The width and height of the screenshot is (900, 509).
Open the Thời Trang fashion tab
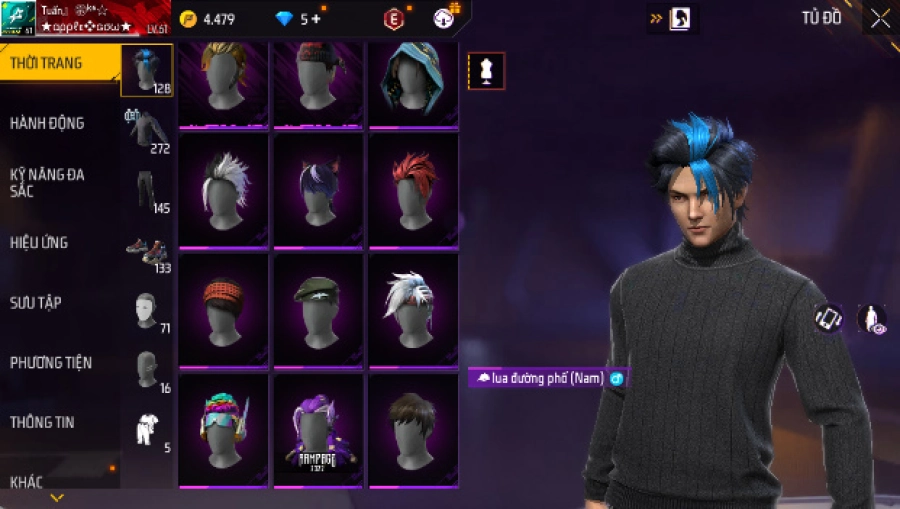click(x=47, y=63)
